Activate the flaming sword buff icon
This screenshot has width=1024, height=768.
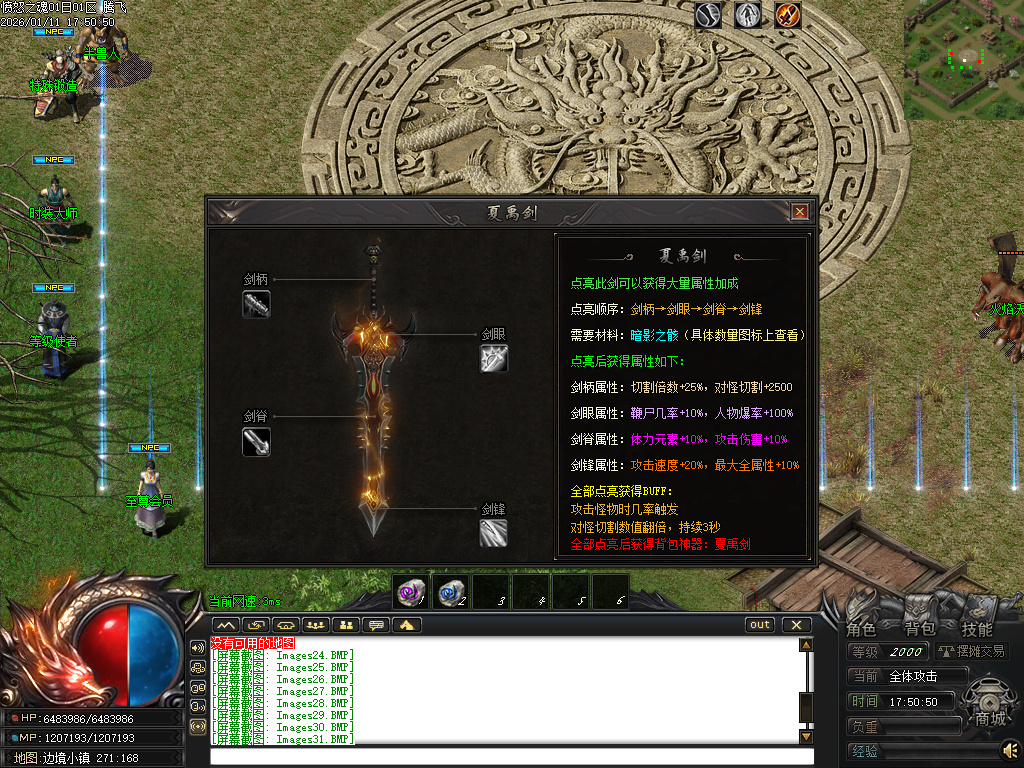point(788,15)
